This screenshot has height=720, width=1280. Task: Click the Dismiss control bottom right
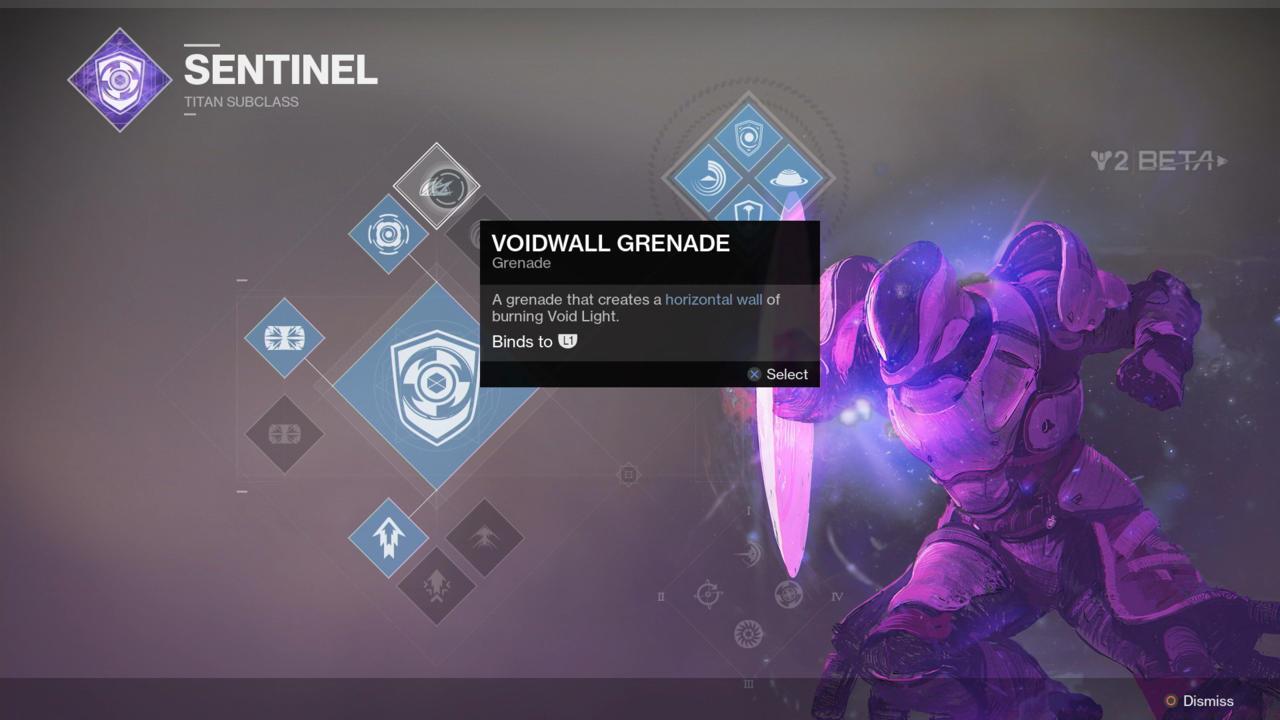coord(1207,701)
